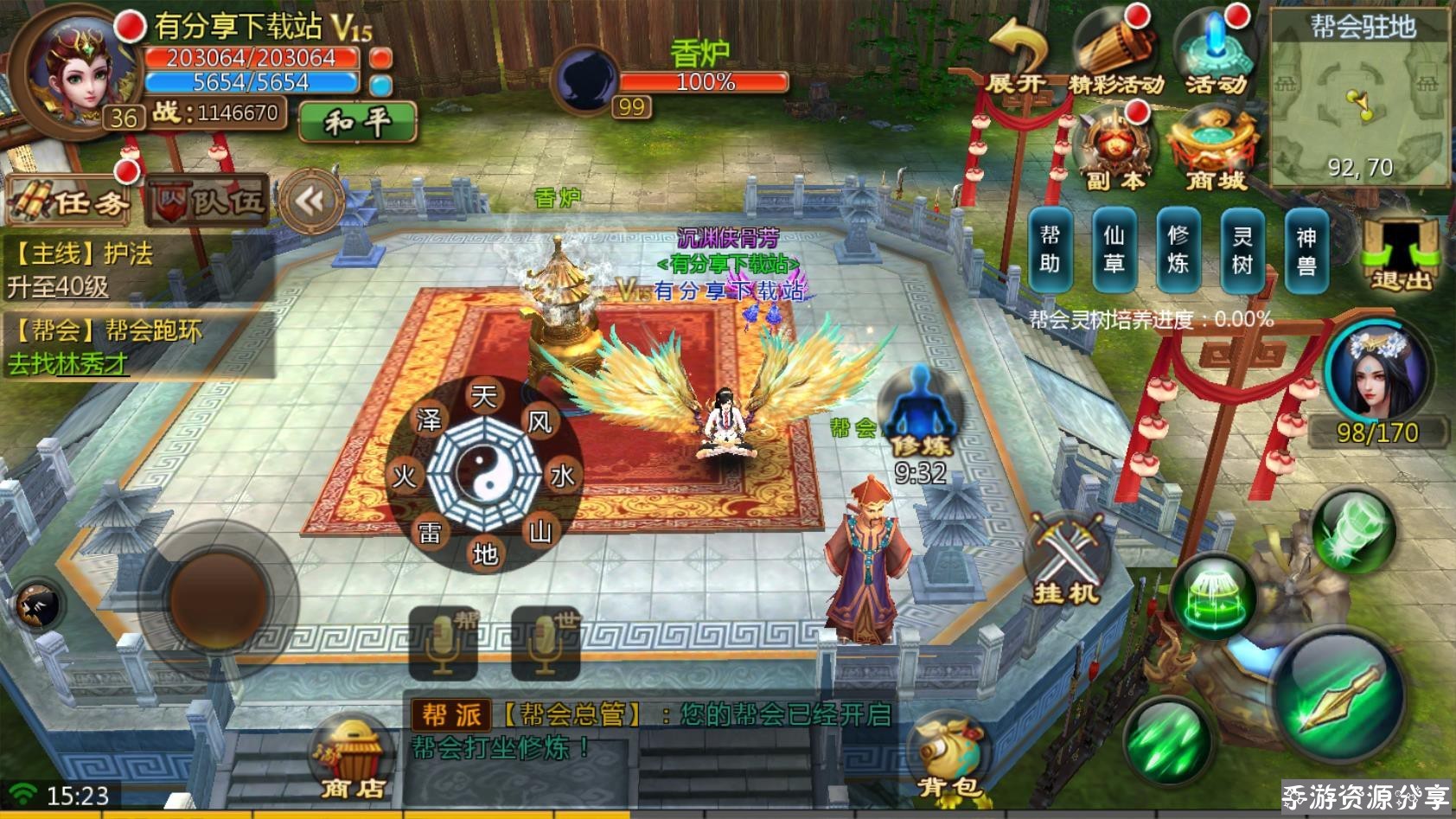Switch to the 队伍 team tab
Screen dimensions: 1456x819
pyautogui.click(x=208, y=200)
